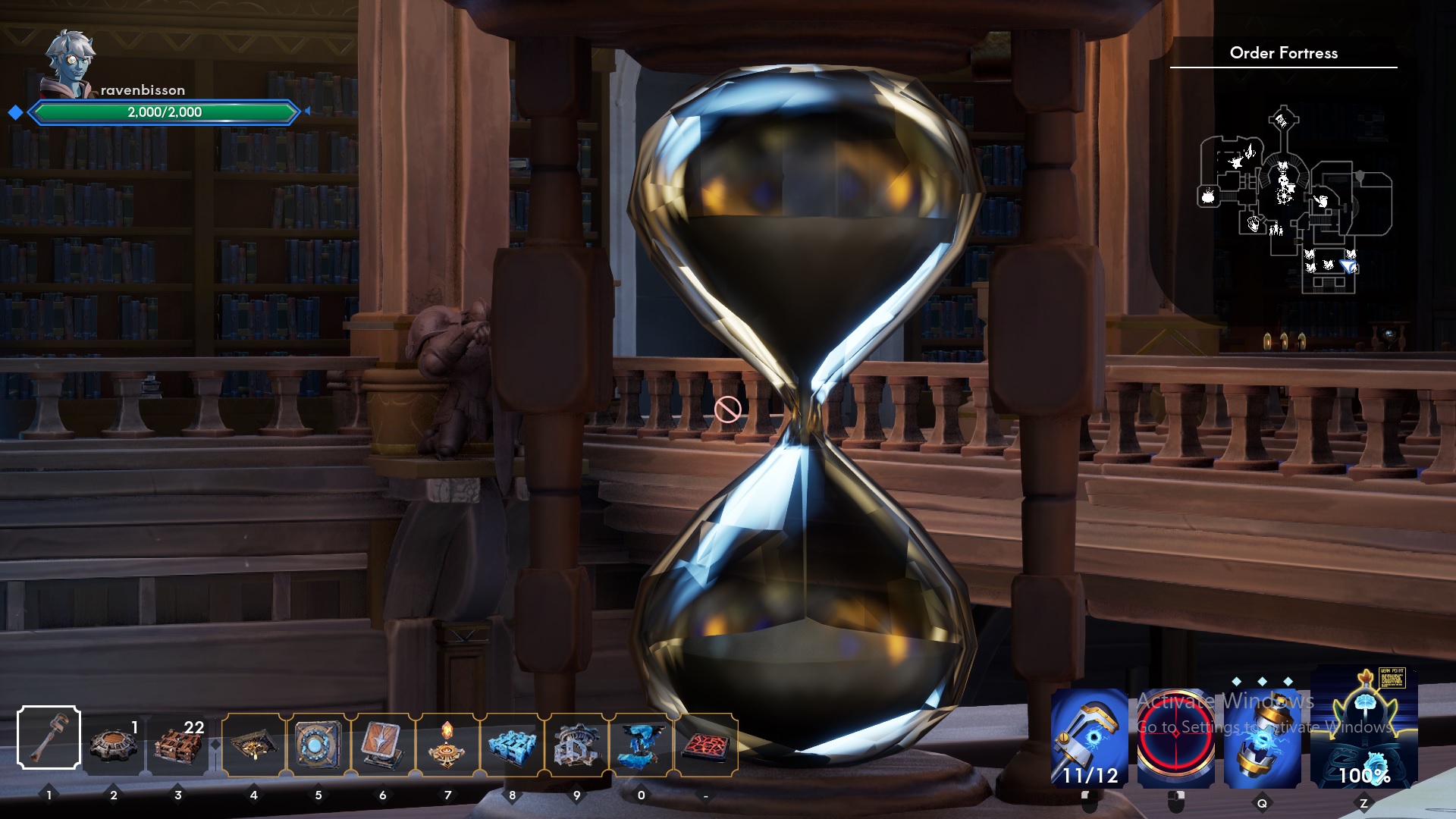Select the round shield device in slot 5
The image size is (1456, 819).
[318, 739]
